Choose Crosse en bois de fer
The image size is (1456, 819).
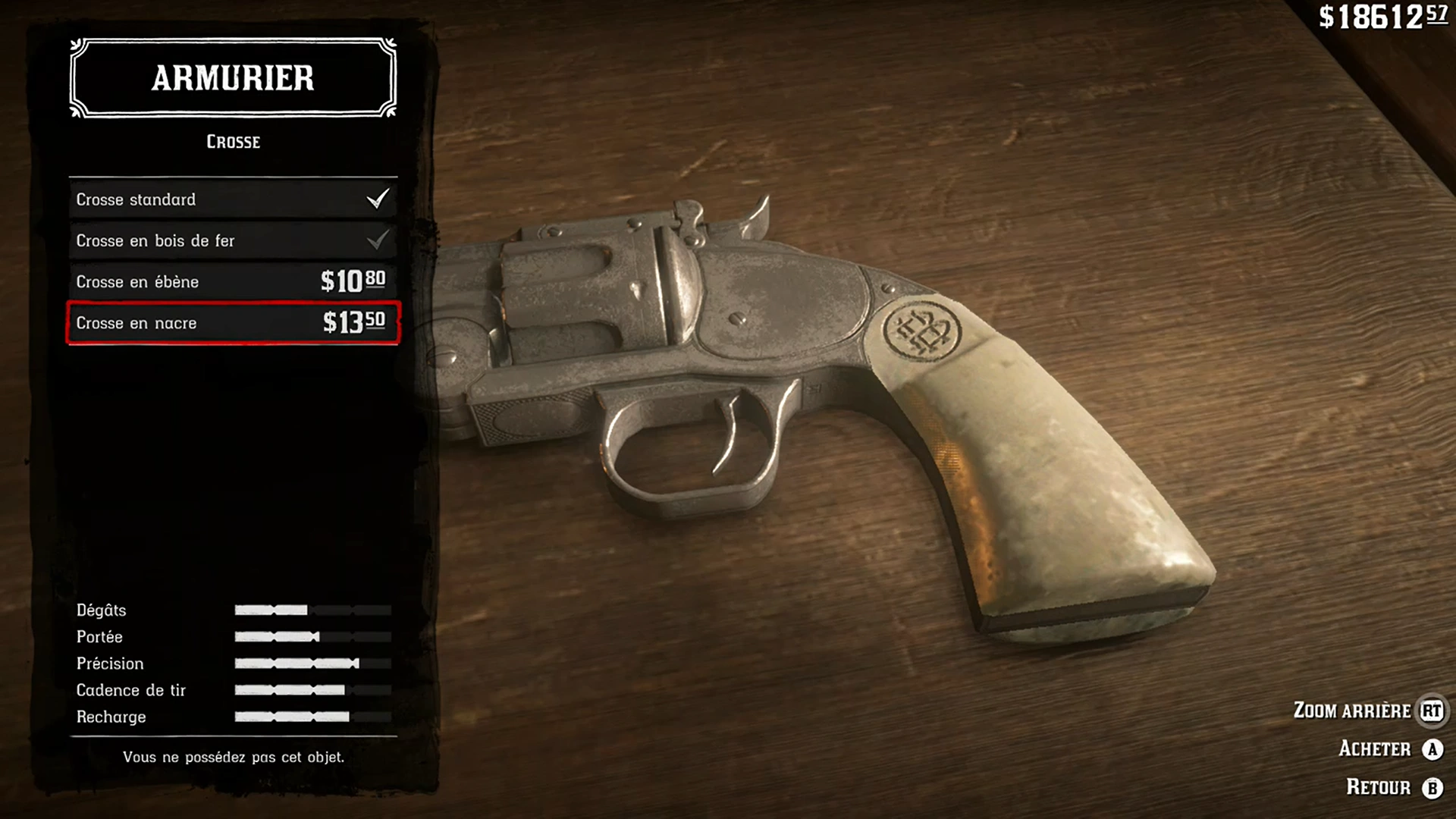[x=233, y=240]
